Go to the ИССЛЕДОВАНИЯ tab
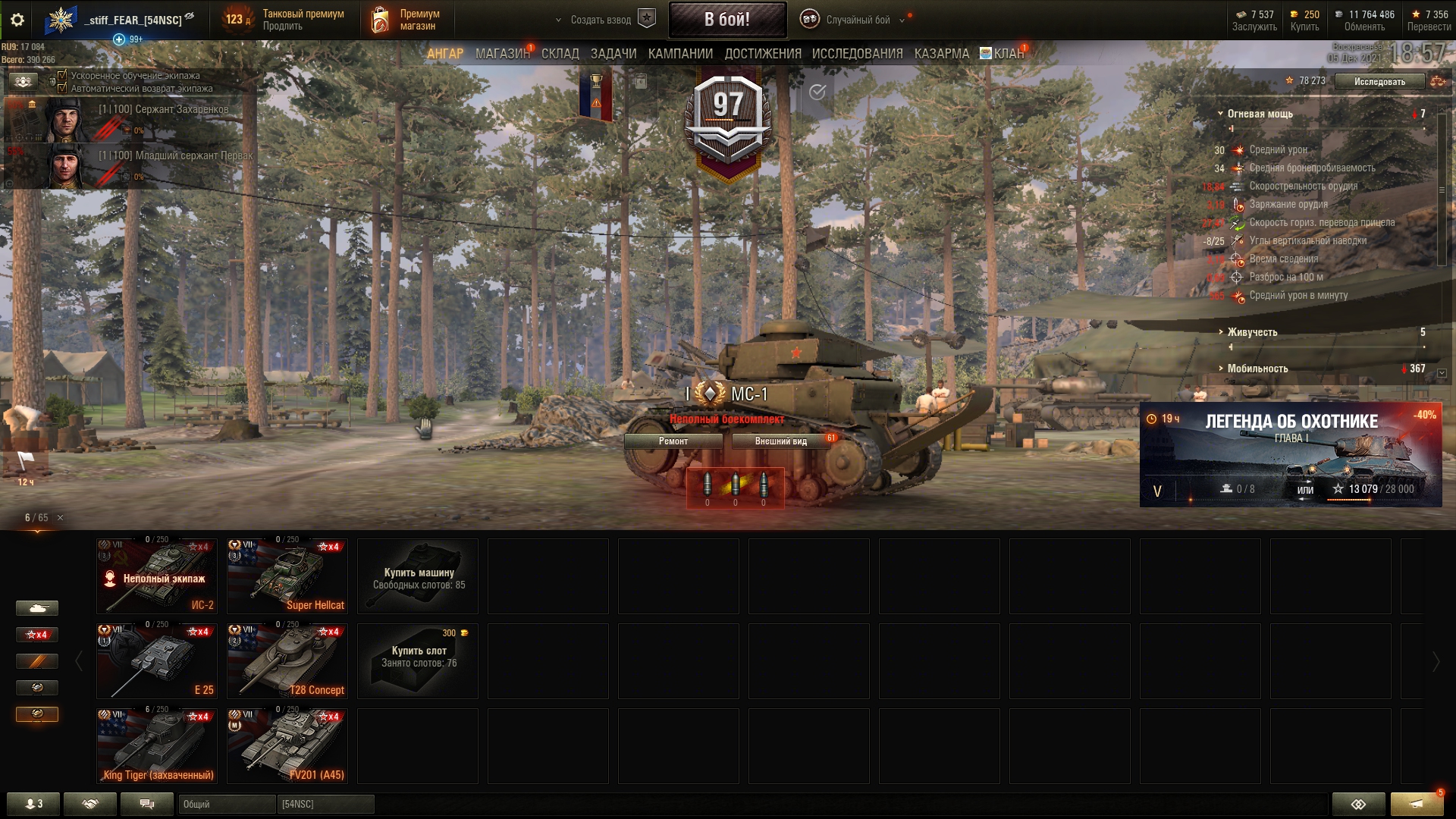 (857, 54)
